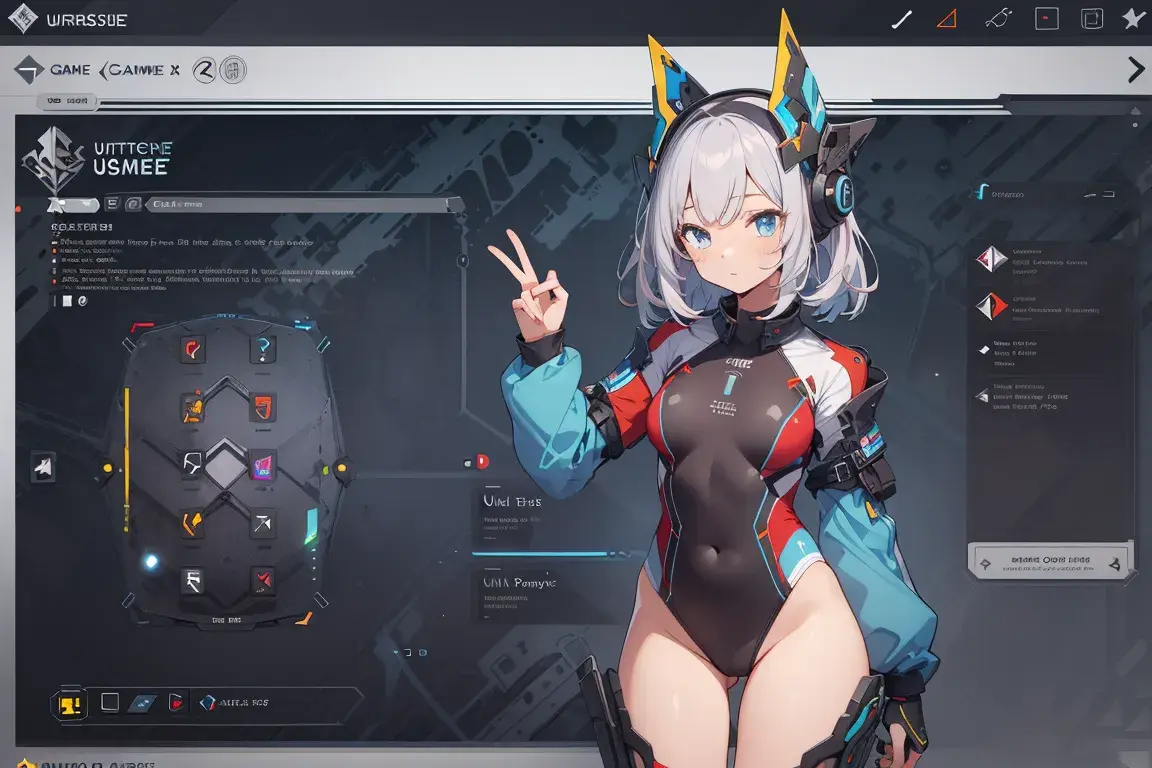Click the empty square in bottom bar
Viewport: 1152px width, 768px height.
point(109,702)
